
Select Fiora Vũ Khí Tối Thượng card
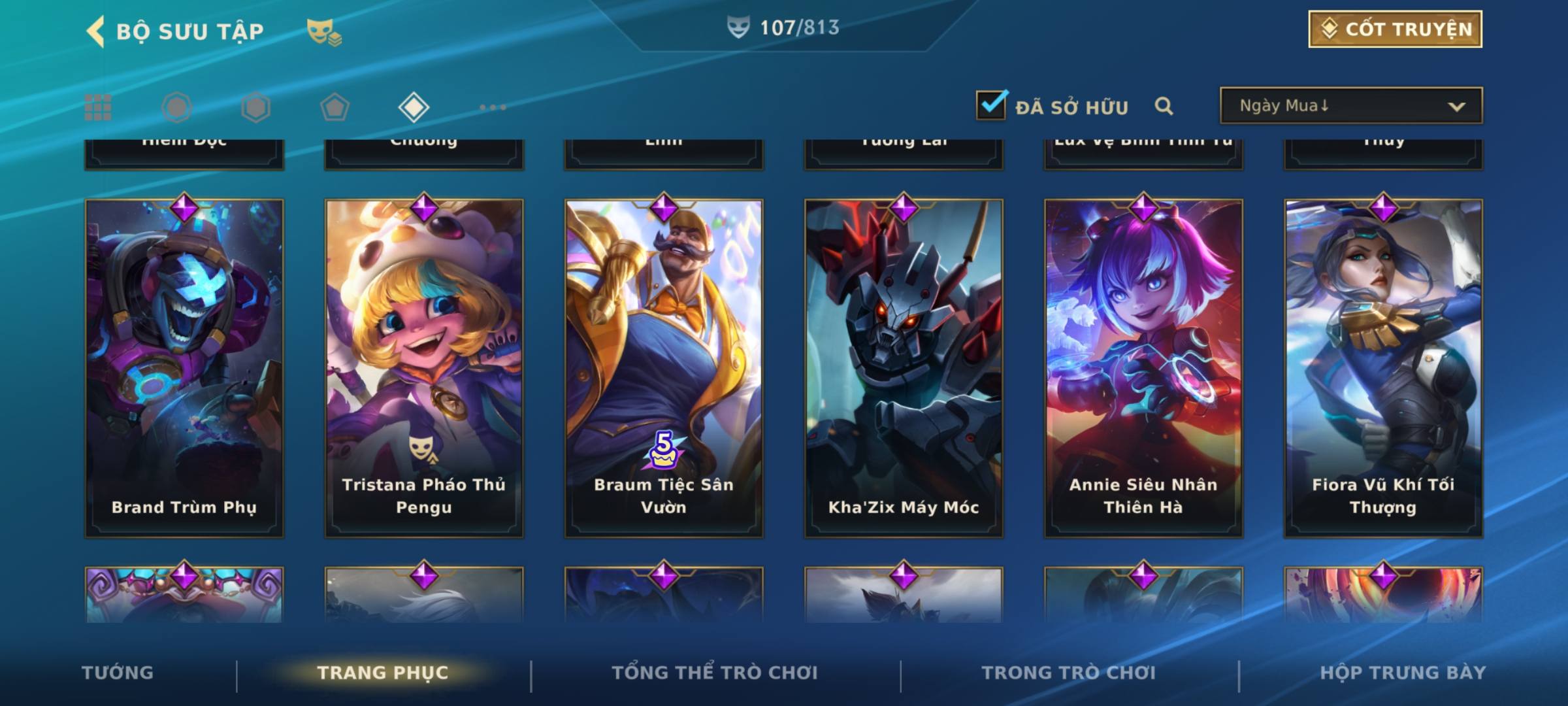click(x=1383, y=368)
